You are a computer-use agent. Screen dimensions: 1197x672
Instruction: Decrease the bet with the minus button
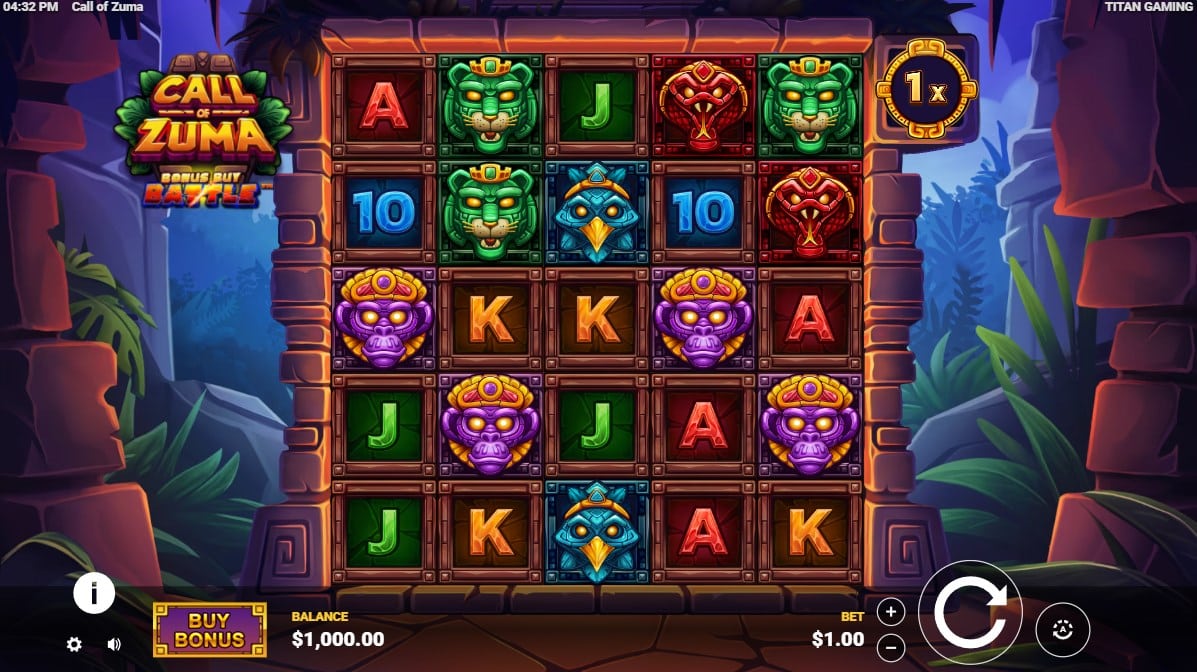pyautogui.click(x=891, y=645)
